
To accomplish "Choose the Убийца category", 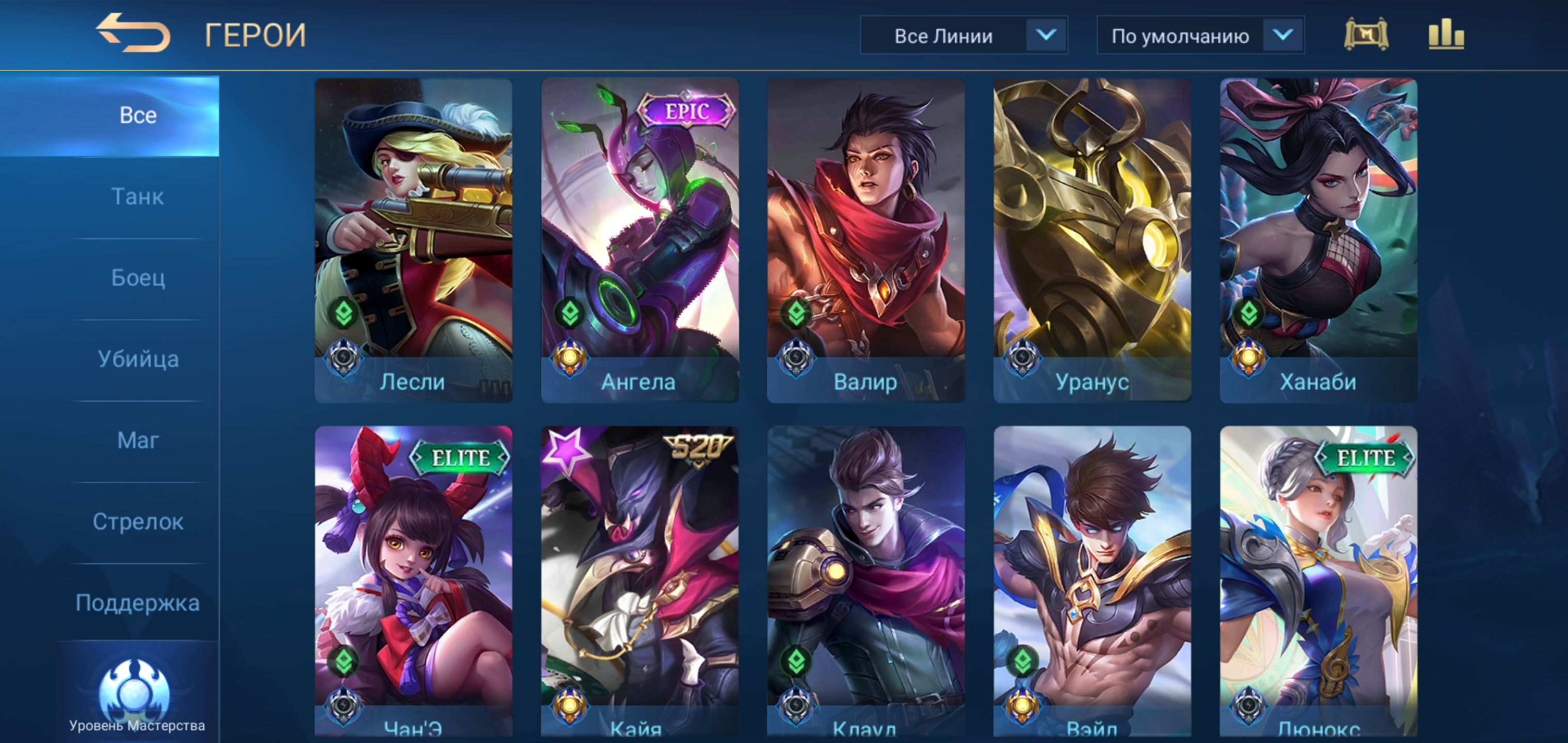I will pos(138,359).
